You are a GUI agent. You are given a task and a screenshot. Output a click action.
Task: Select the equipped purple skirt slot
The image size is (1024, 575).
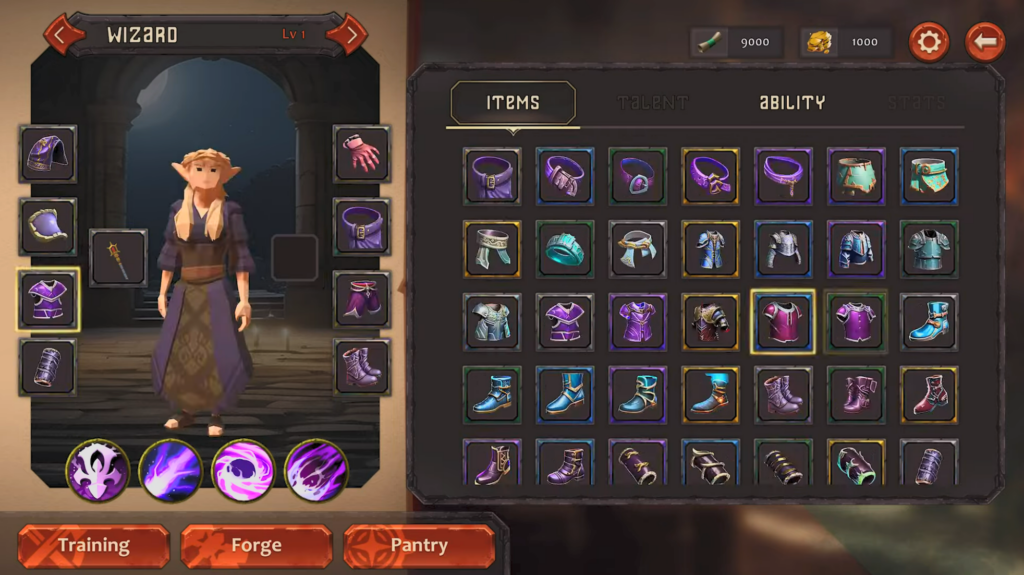pyautogui.click(x=361, y=298)
